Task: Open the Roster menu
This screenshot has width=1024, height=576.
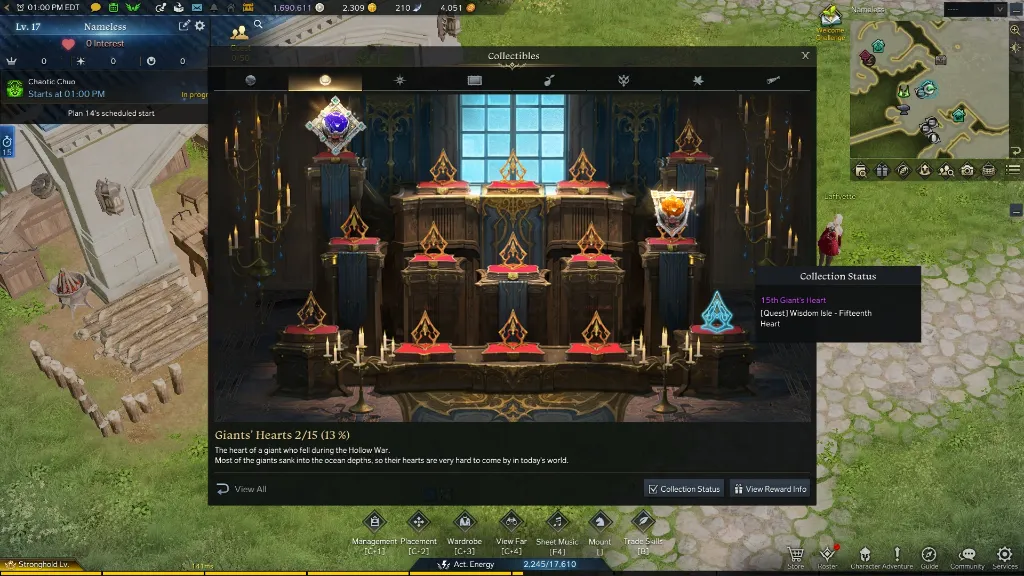Action: [x=827, y=555]
